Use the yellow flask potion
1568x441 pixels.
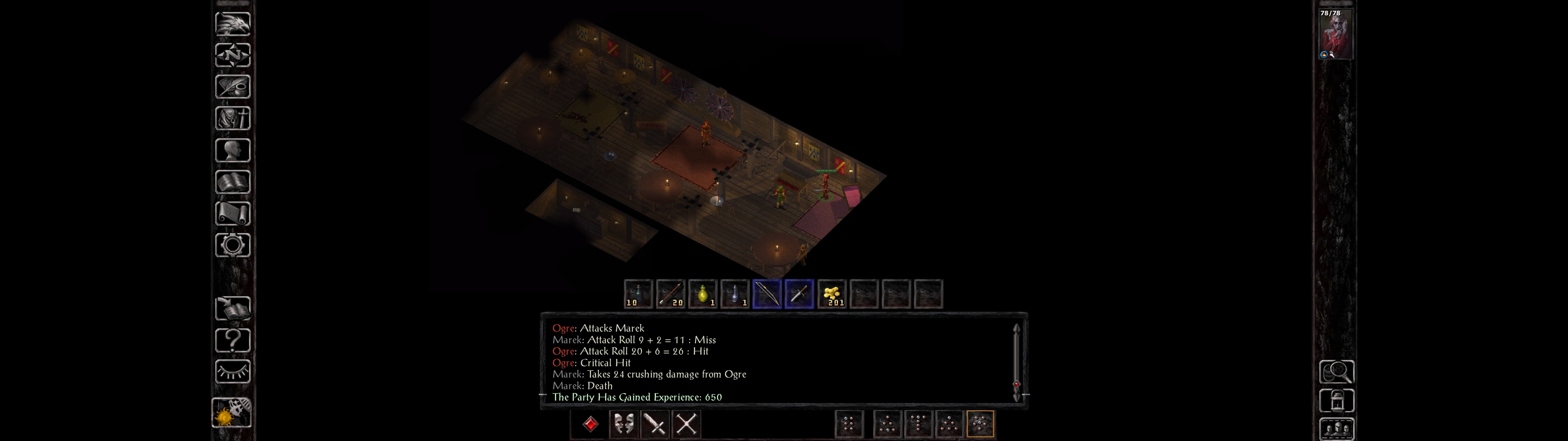[703, 294]
